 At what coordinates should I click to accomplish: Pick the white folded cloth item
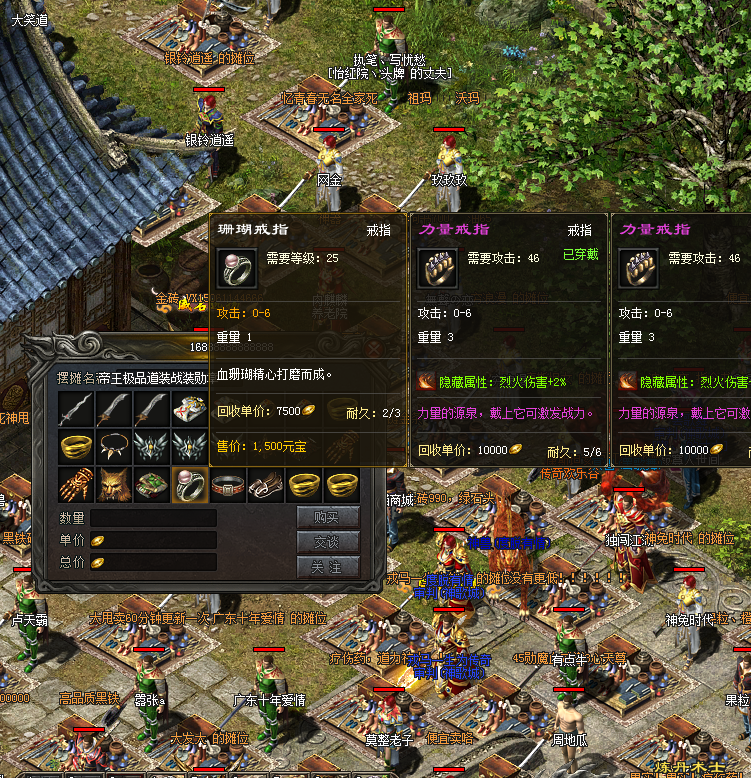pos(190,408)
